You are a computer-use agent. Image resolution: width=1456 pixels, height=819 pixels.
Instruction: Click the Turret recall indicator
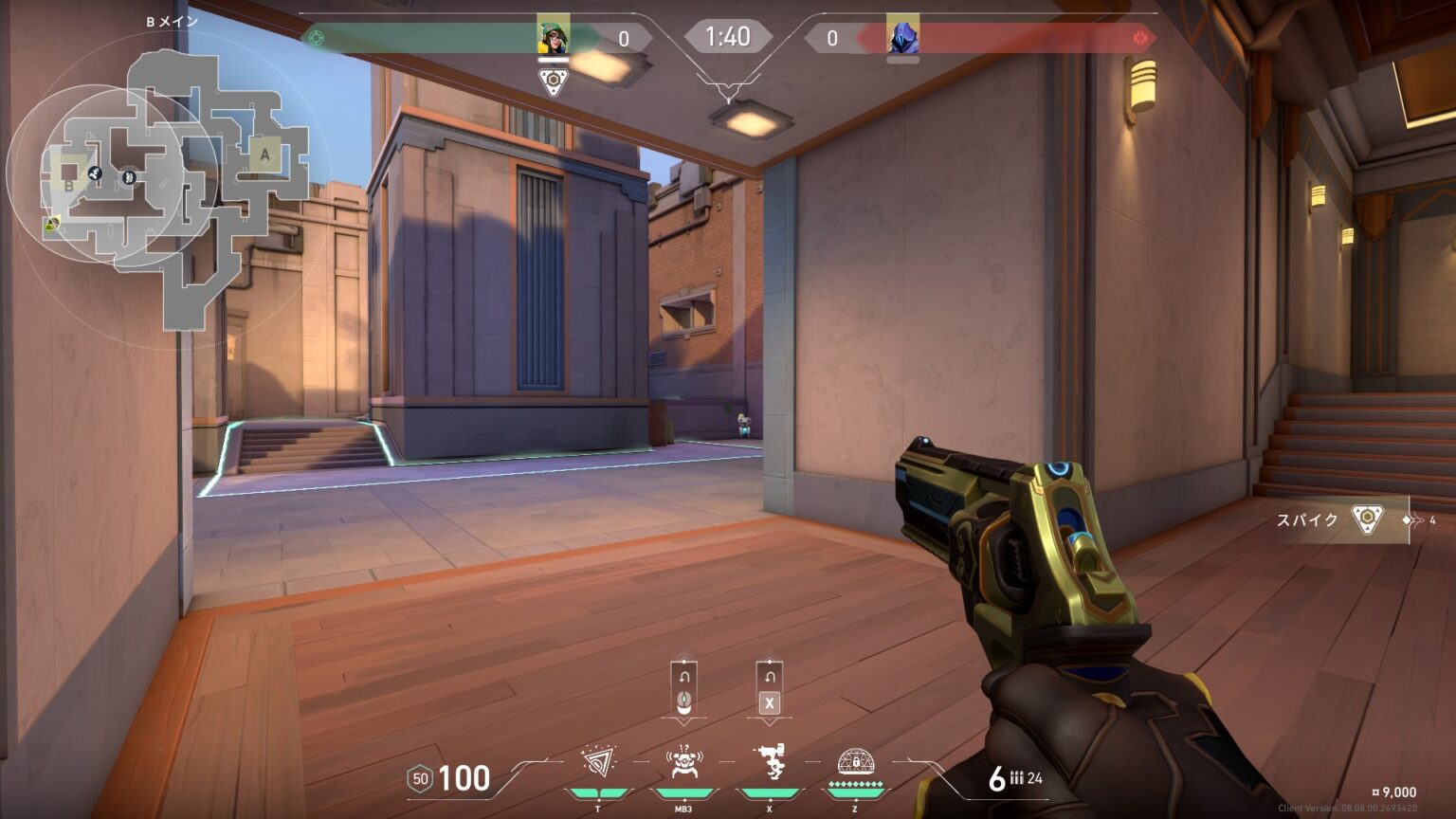click(x=769, y=688)
